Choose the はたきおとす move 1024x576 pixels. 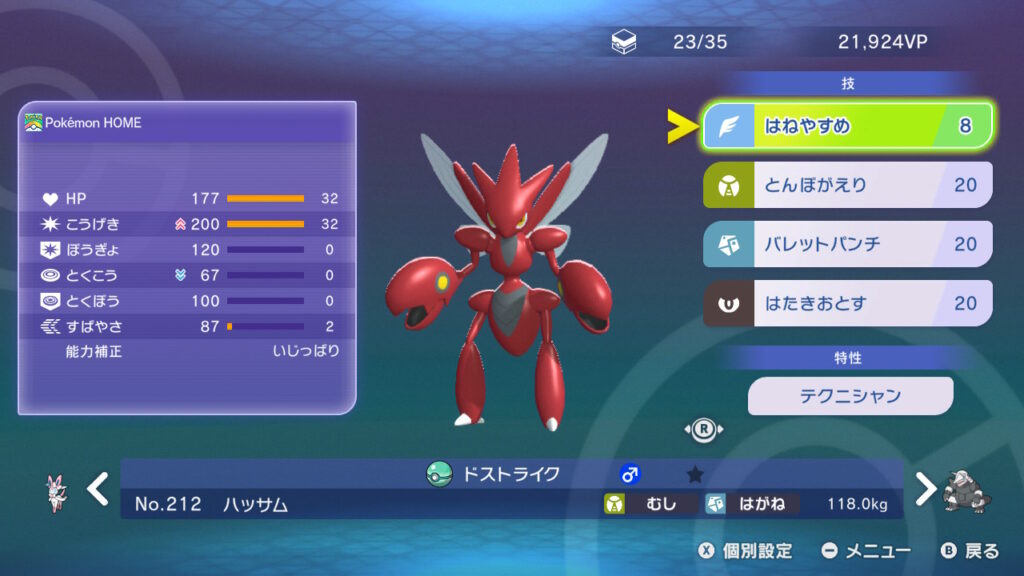[x=848, y=303]
